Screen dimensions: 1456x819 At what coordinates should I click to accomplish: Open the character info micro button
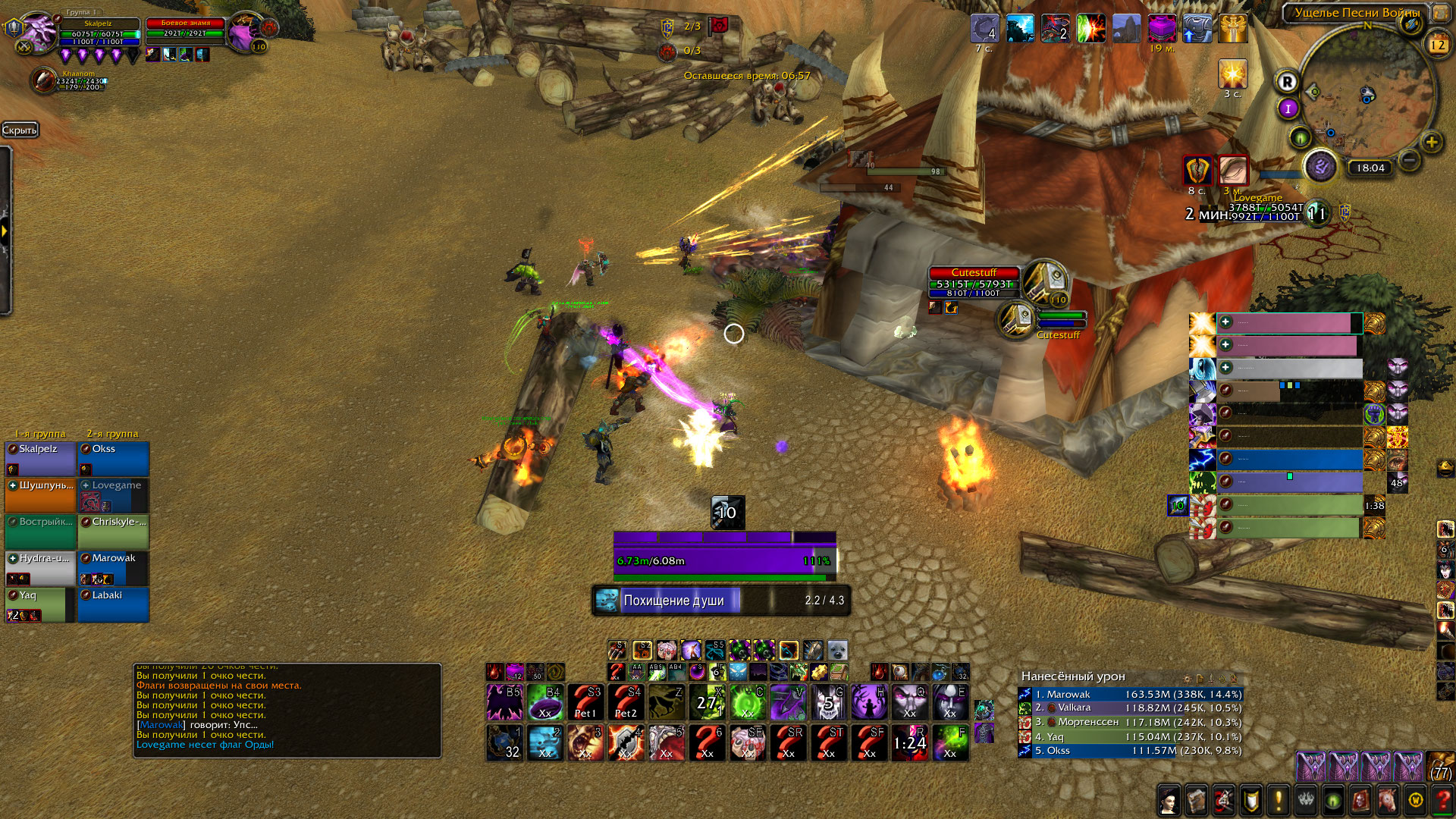pos(1169,799)
